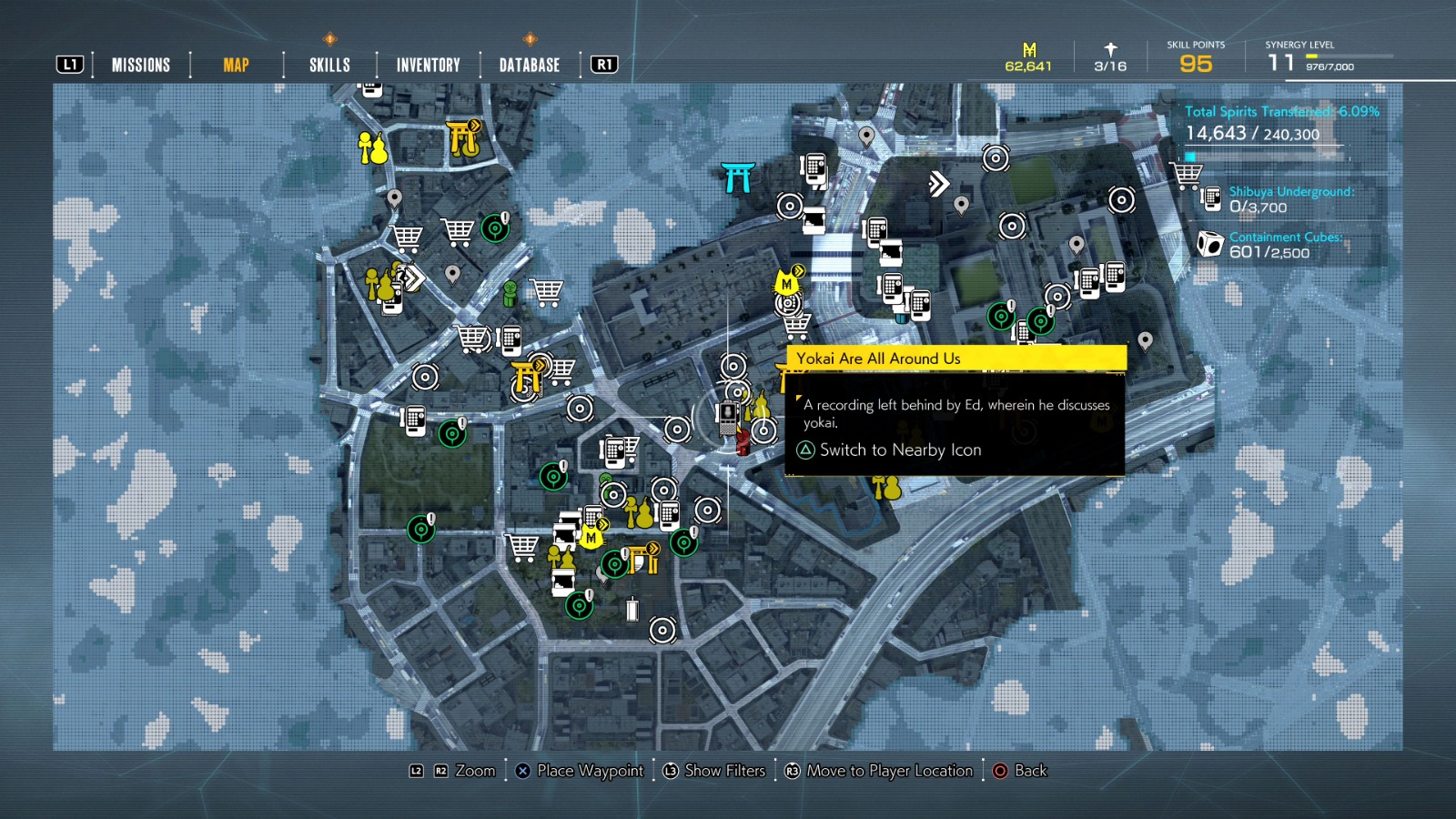The height and width of the screenshot is (819, 1456).
Task: Click the prayer beads 3/16 icon in header
Action: (1111, 47)
